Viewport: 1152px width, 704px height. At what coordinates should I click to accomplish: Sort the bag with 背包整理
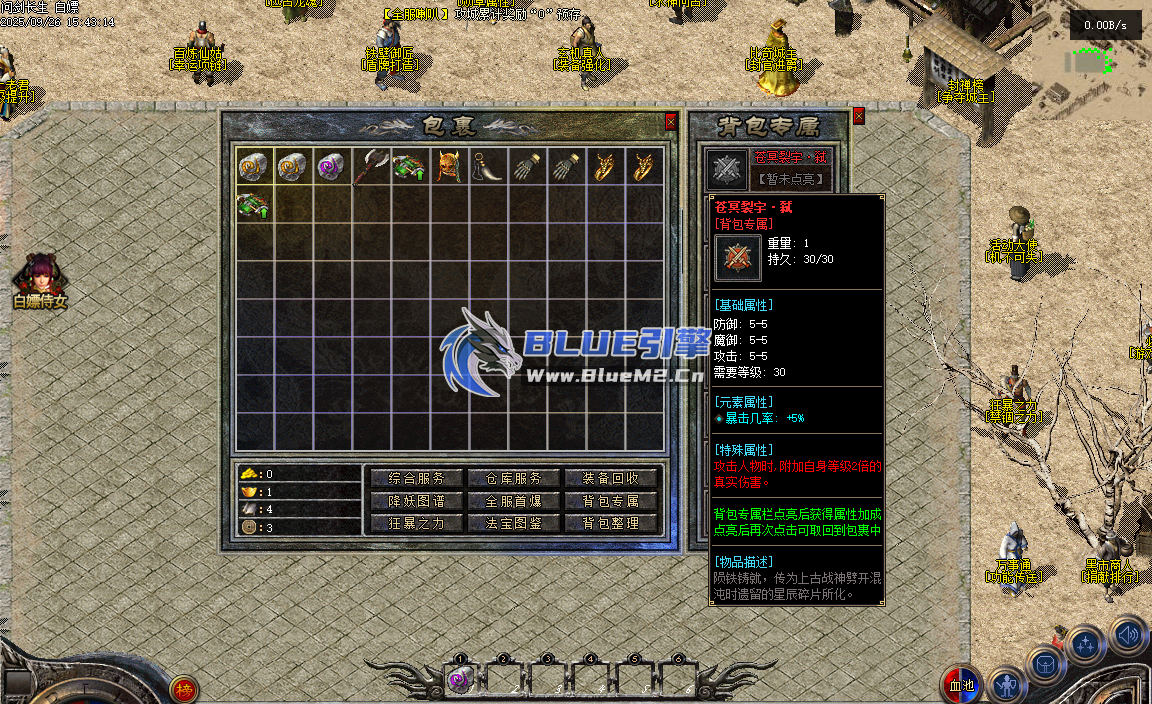point(611,523)
